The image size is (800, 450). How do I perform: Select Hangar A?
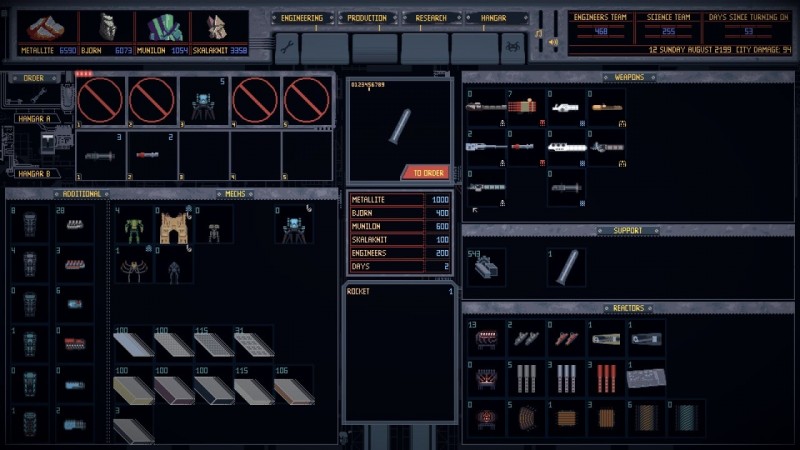tap(33, 118)
